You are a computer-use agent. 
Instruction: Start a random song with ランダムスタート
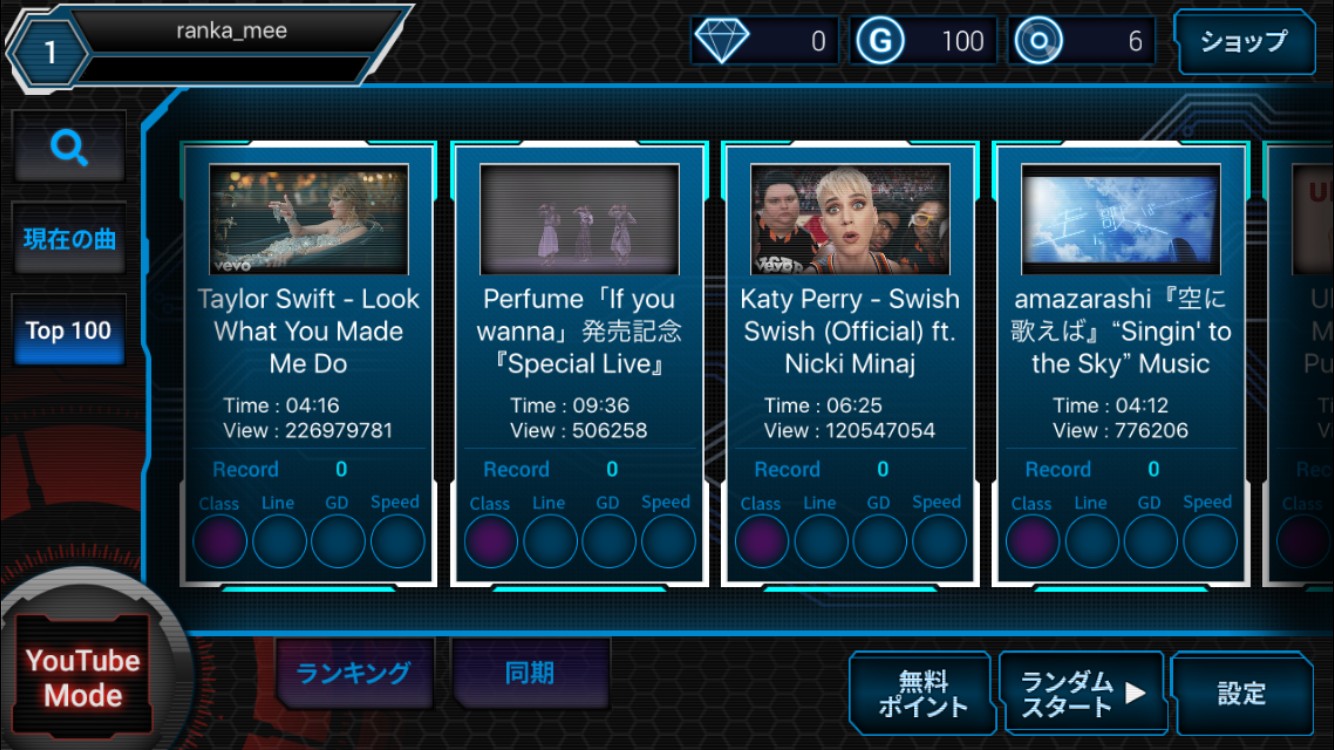(1082, 693)
